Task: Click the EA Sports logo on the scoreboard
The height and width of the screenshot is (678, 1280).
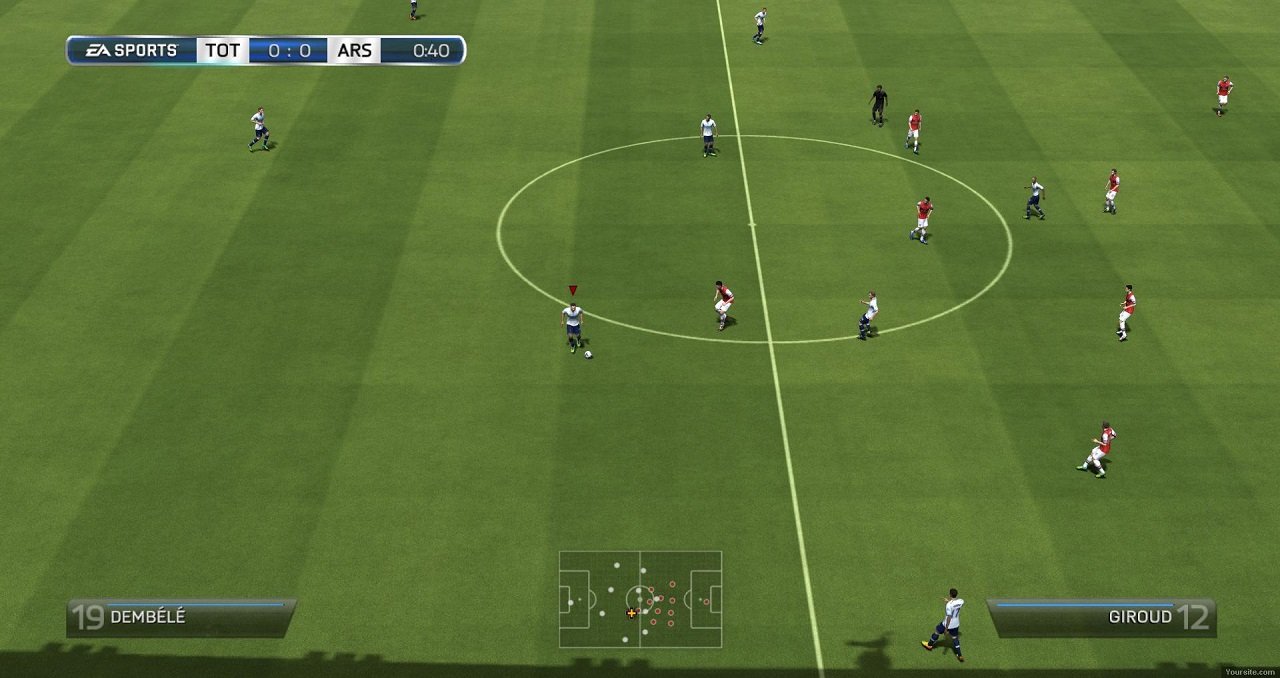Action: point(131,50)
